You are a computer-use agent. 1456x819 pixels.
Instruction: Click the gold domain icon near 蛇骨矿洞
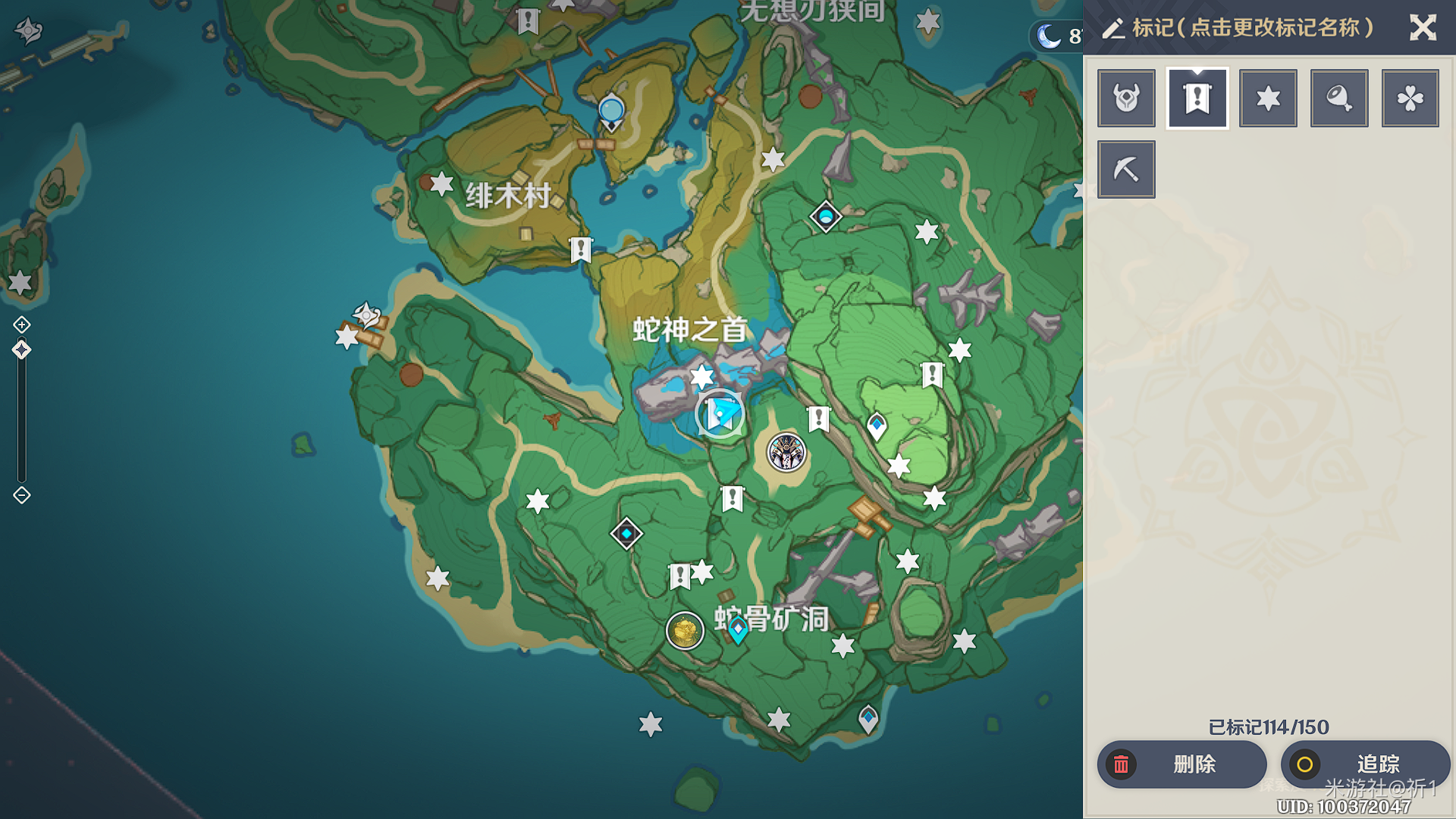click(x=685, y=631)
